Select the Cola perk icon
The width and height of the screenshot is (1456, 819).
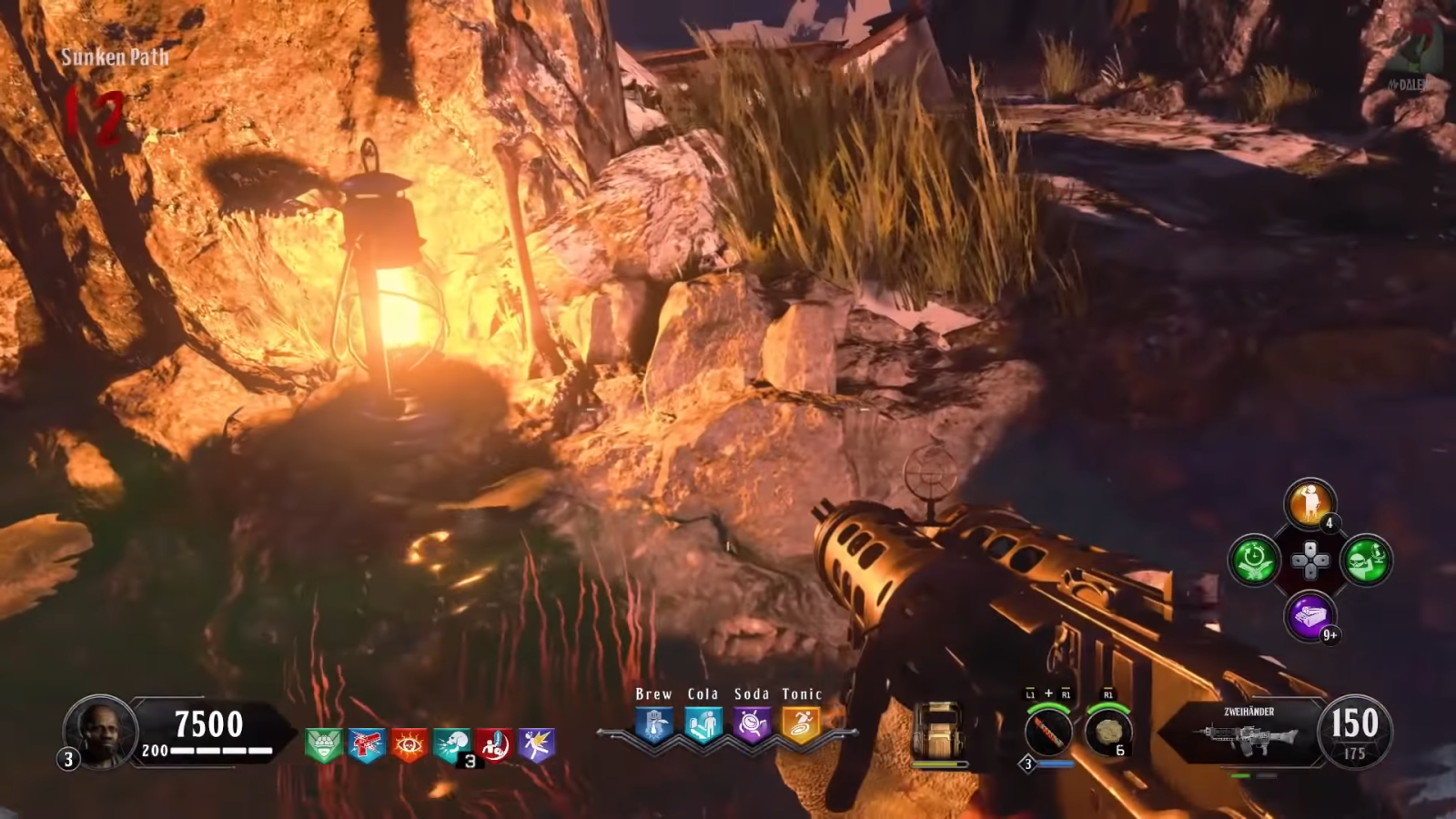[703, 726]
